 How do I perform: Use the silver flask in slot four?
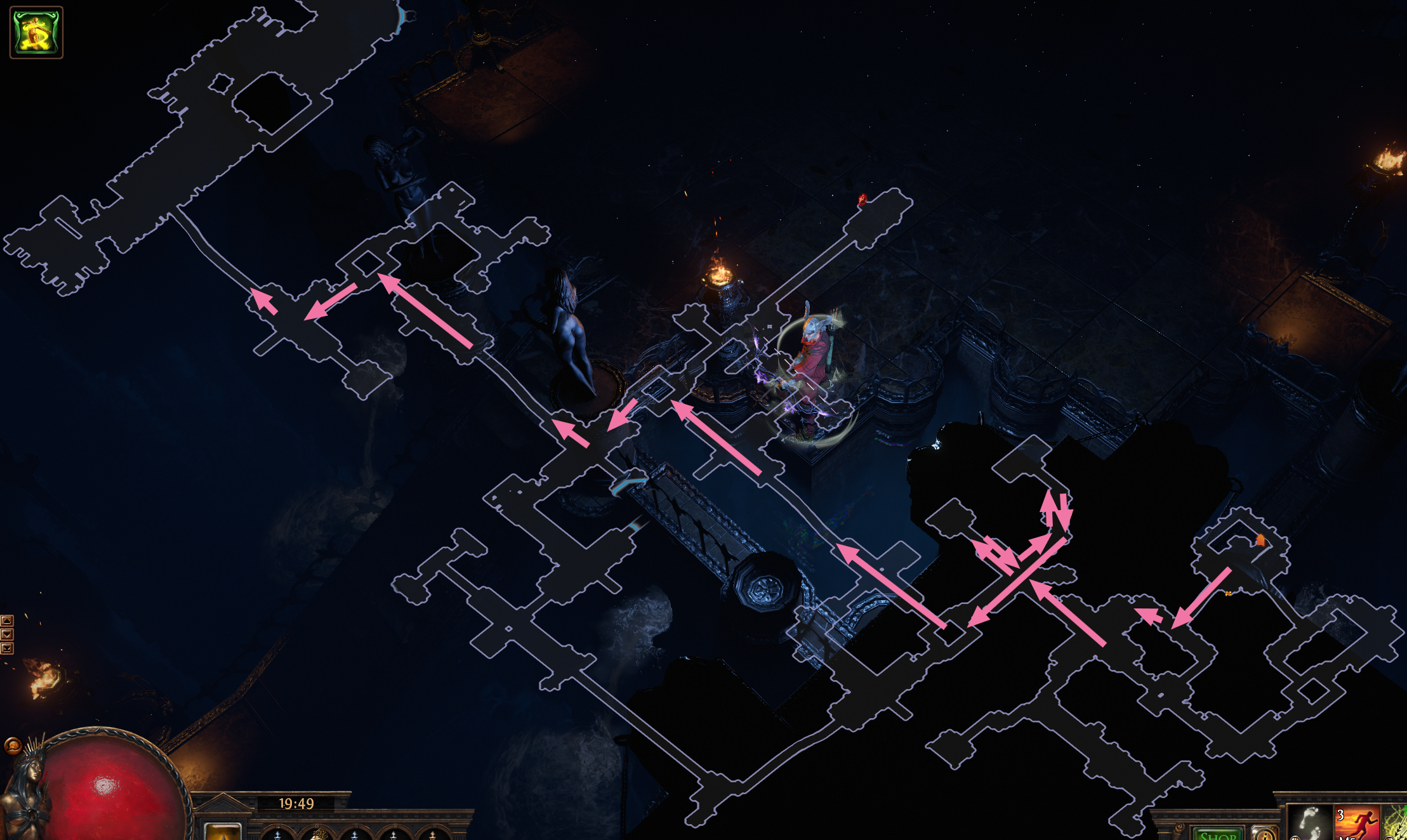(393, 836)
